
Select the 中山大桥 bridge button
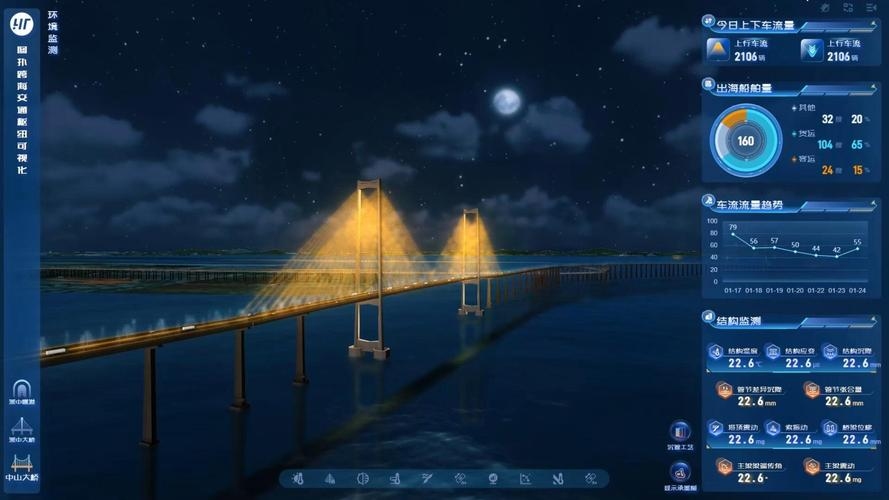(x=21, y=466)
